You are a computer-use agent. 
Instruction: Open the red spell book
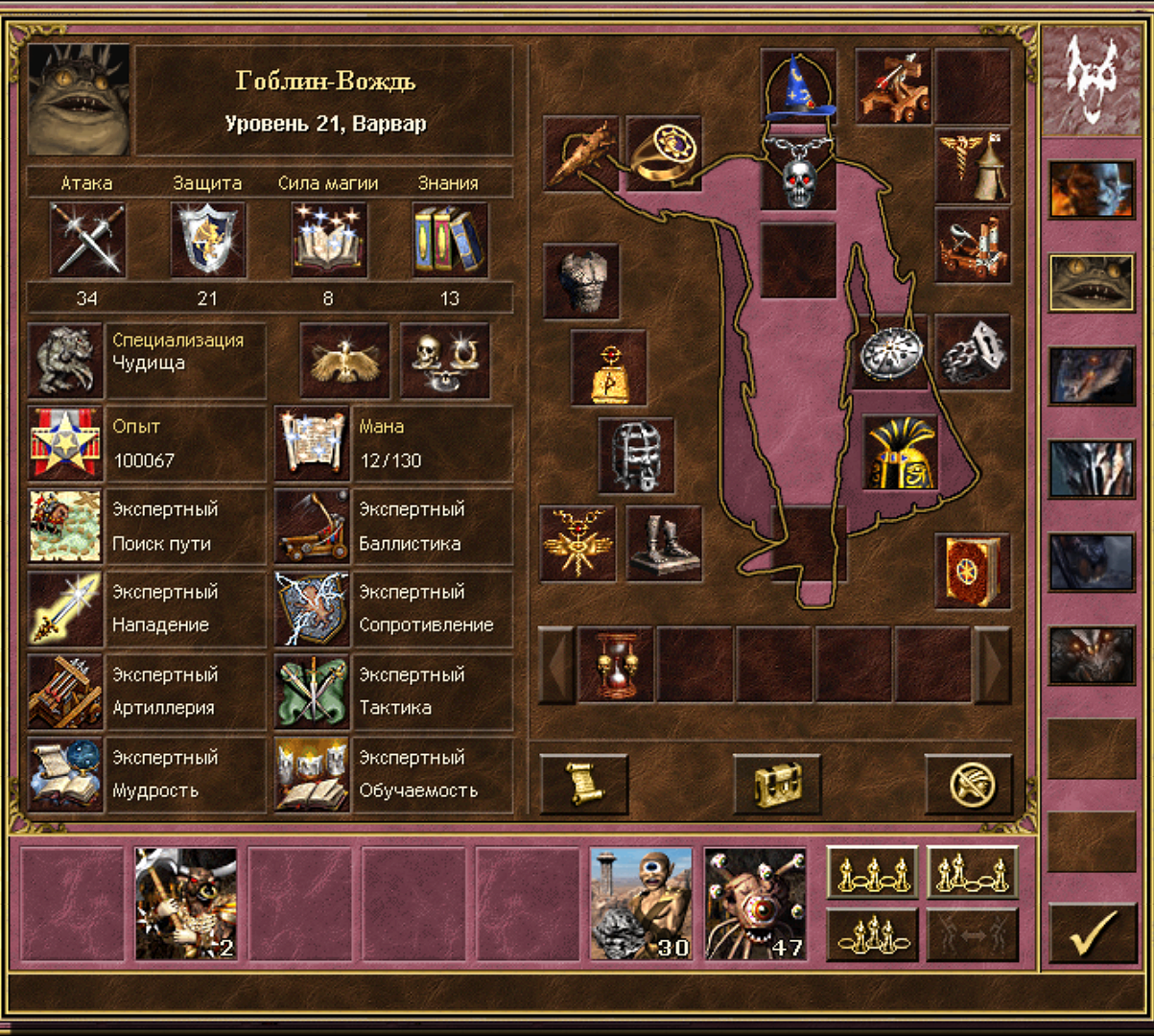[x=972, y=571]
